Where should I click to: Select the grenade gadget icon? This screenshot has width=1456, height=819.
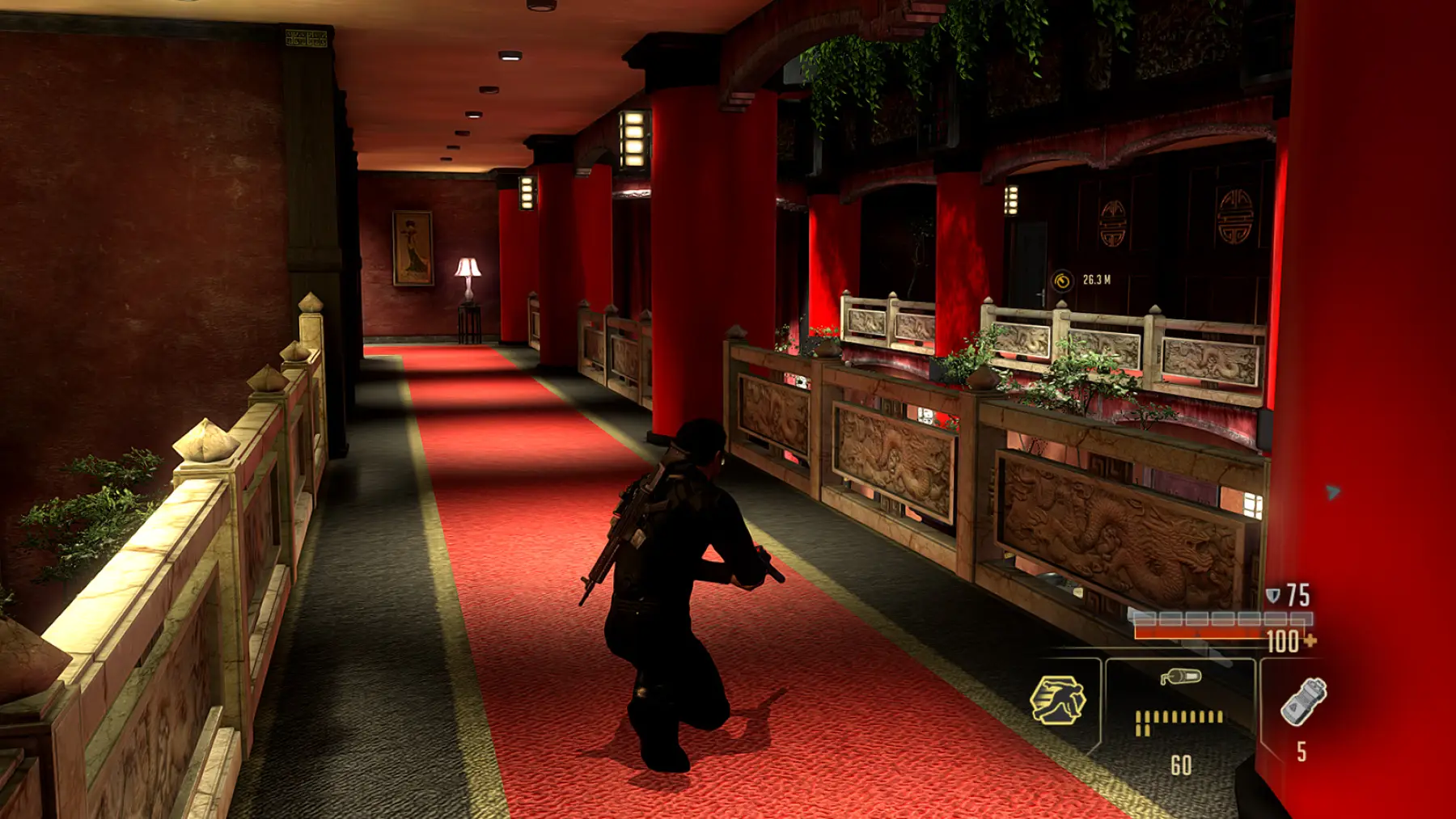pos(1303,701)
